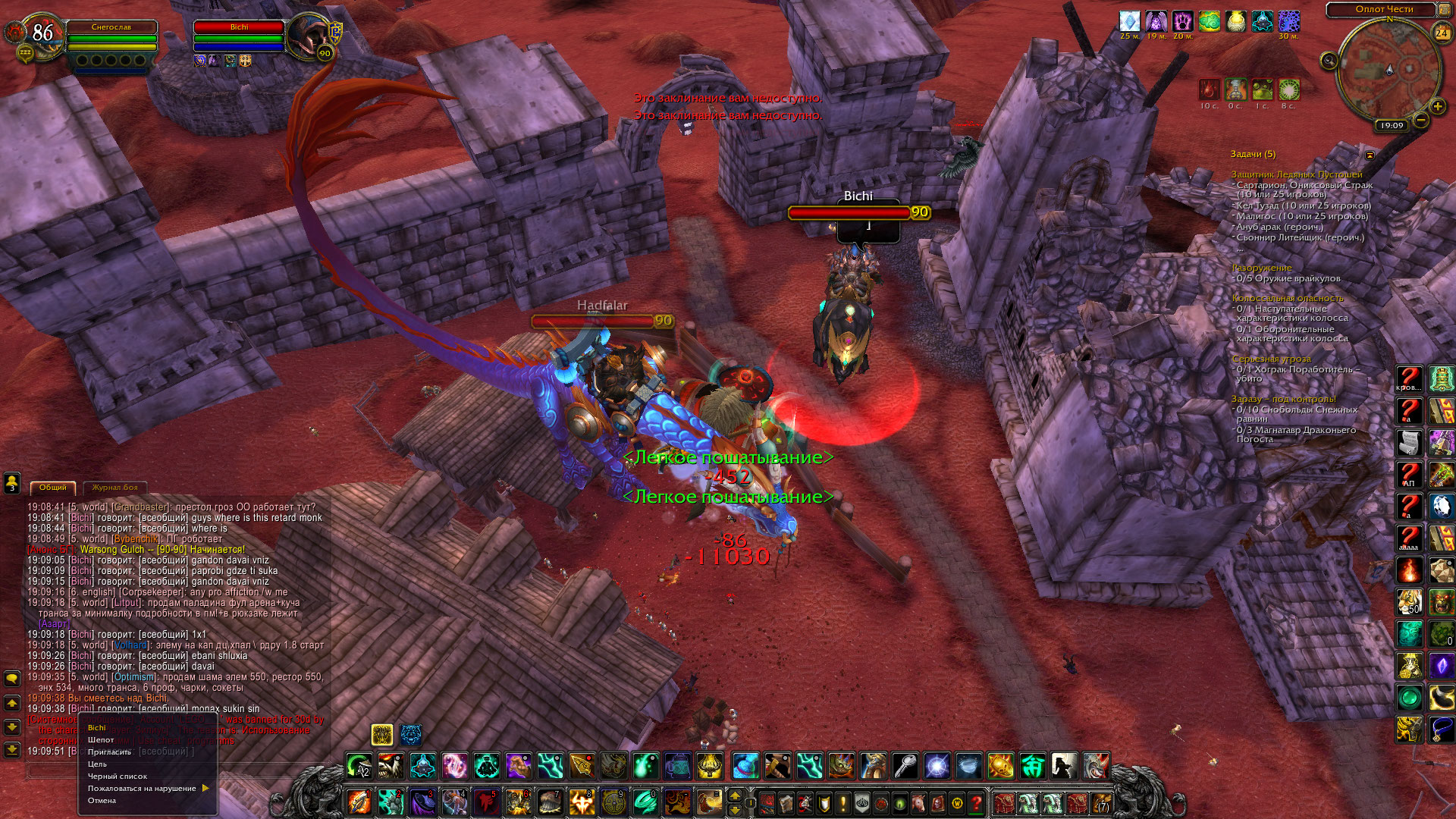Click the yellow exclamation quest log button
This screenshot has height=819, width=1456.
(x=843, y=802)
